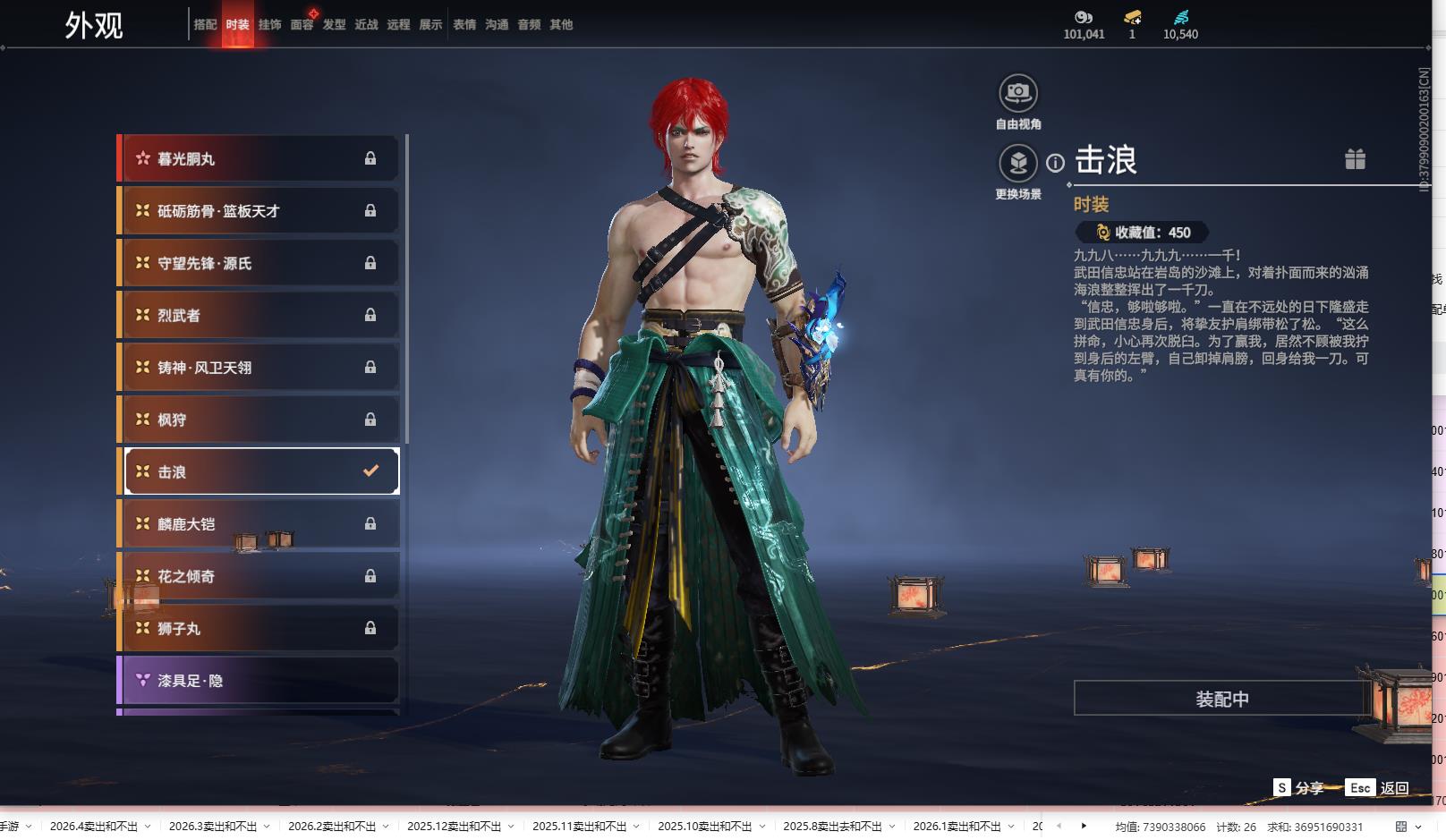Select the 面容 face tab
Image resolution: width=1446 pixels, height=840 pixels.
(x=302, y=25)
